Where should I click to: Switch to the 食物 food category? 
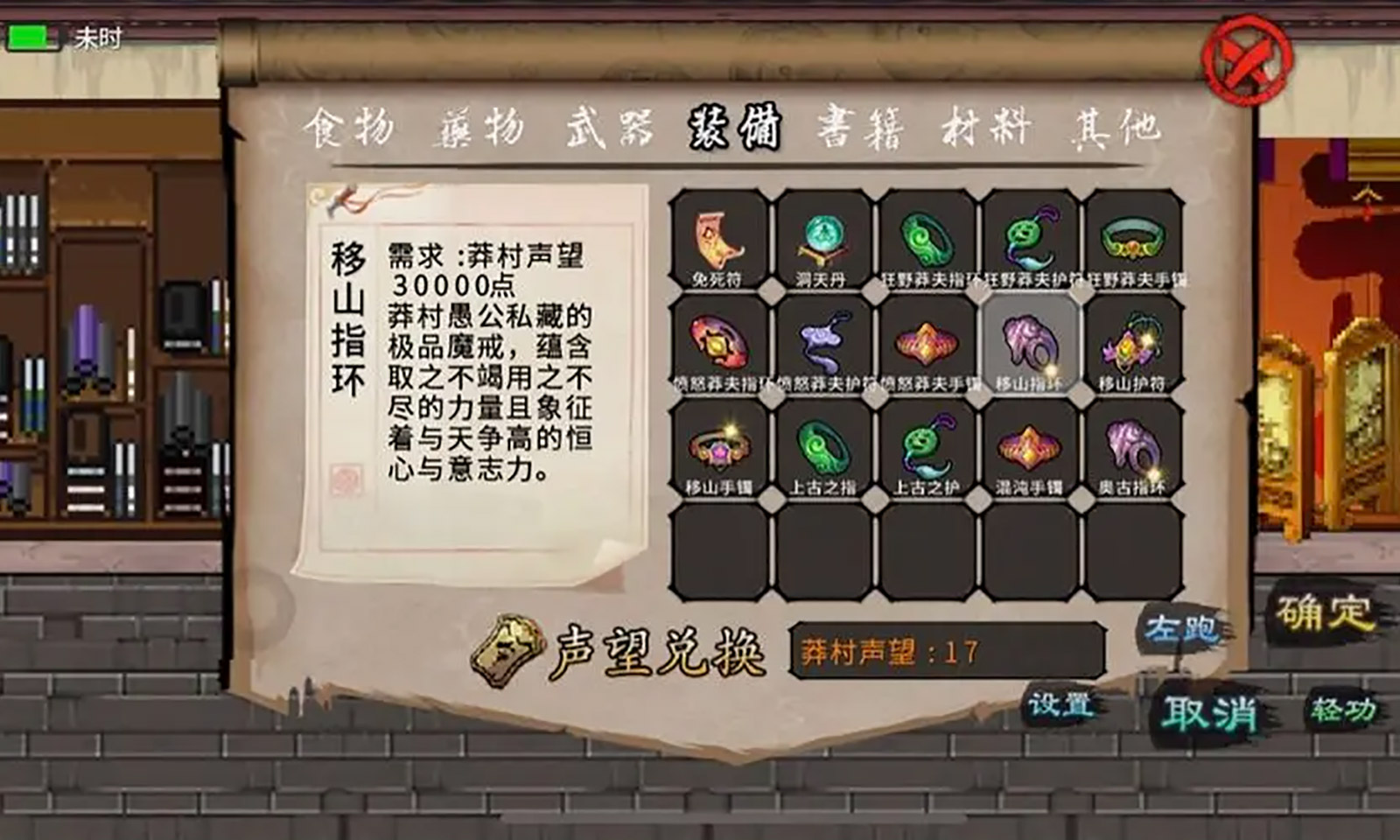(x=353, y=129)
